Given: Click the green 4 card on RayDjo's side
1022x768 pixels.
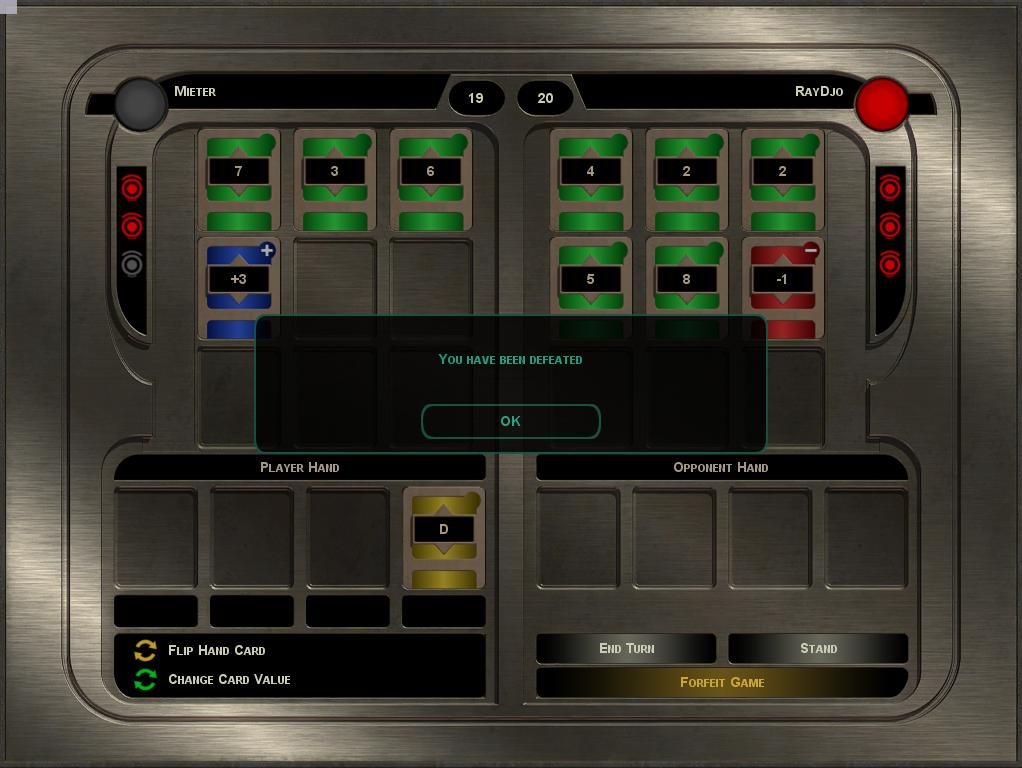Looking at the screenshot, I should 590,178.
